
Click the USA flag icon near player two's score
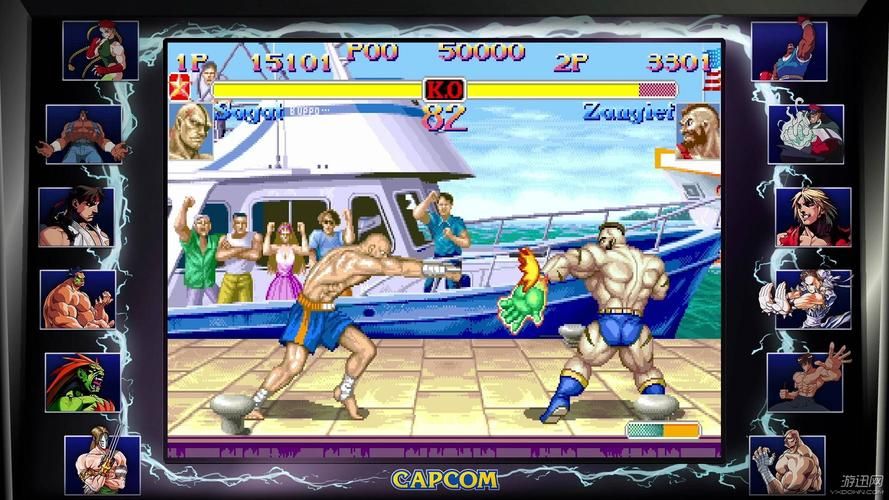tap(713, 67)
